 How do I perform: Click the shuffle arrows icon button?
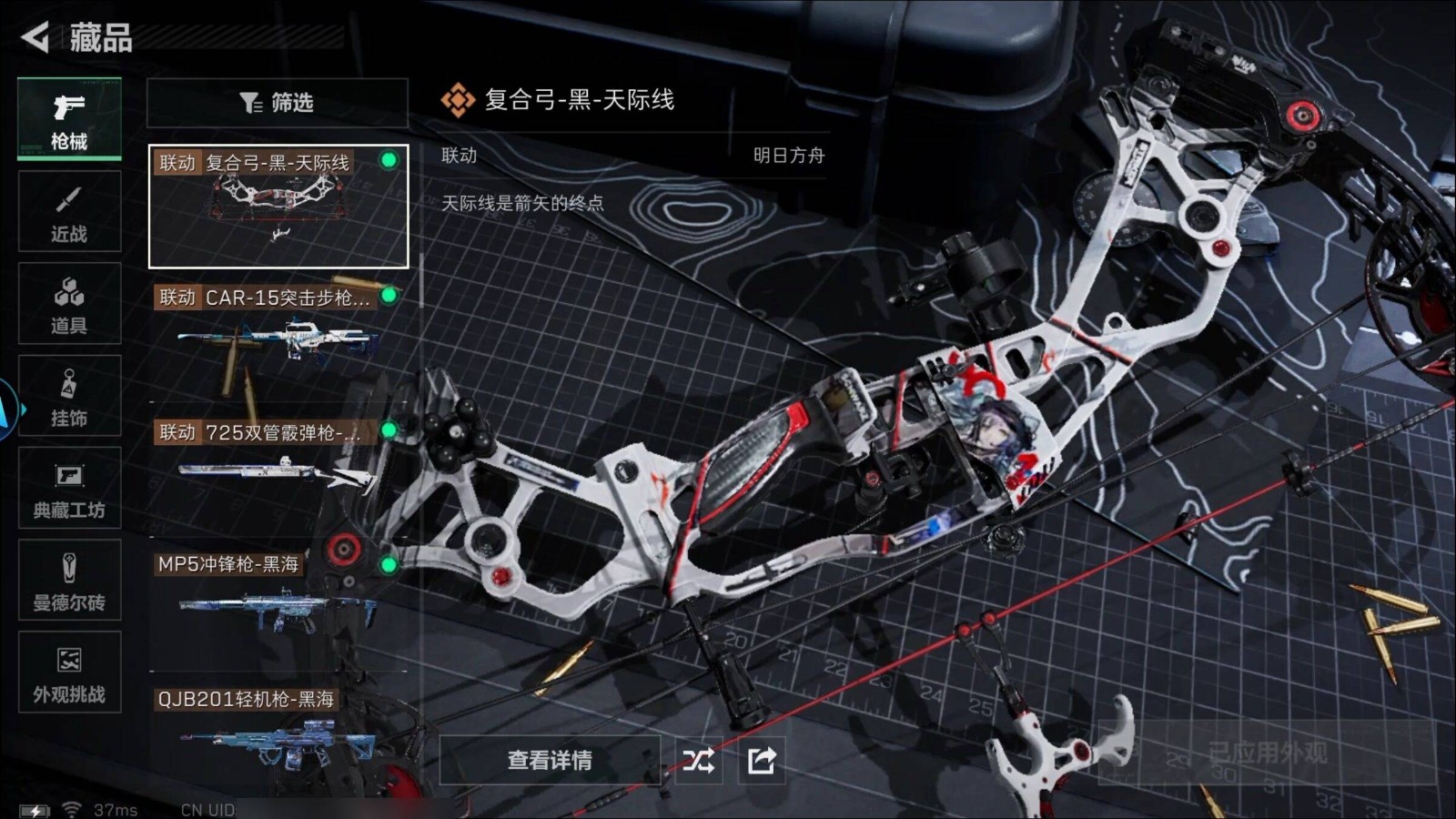point(699,760)
